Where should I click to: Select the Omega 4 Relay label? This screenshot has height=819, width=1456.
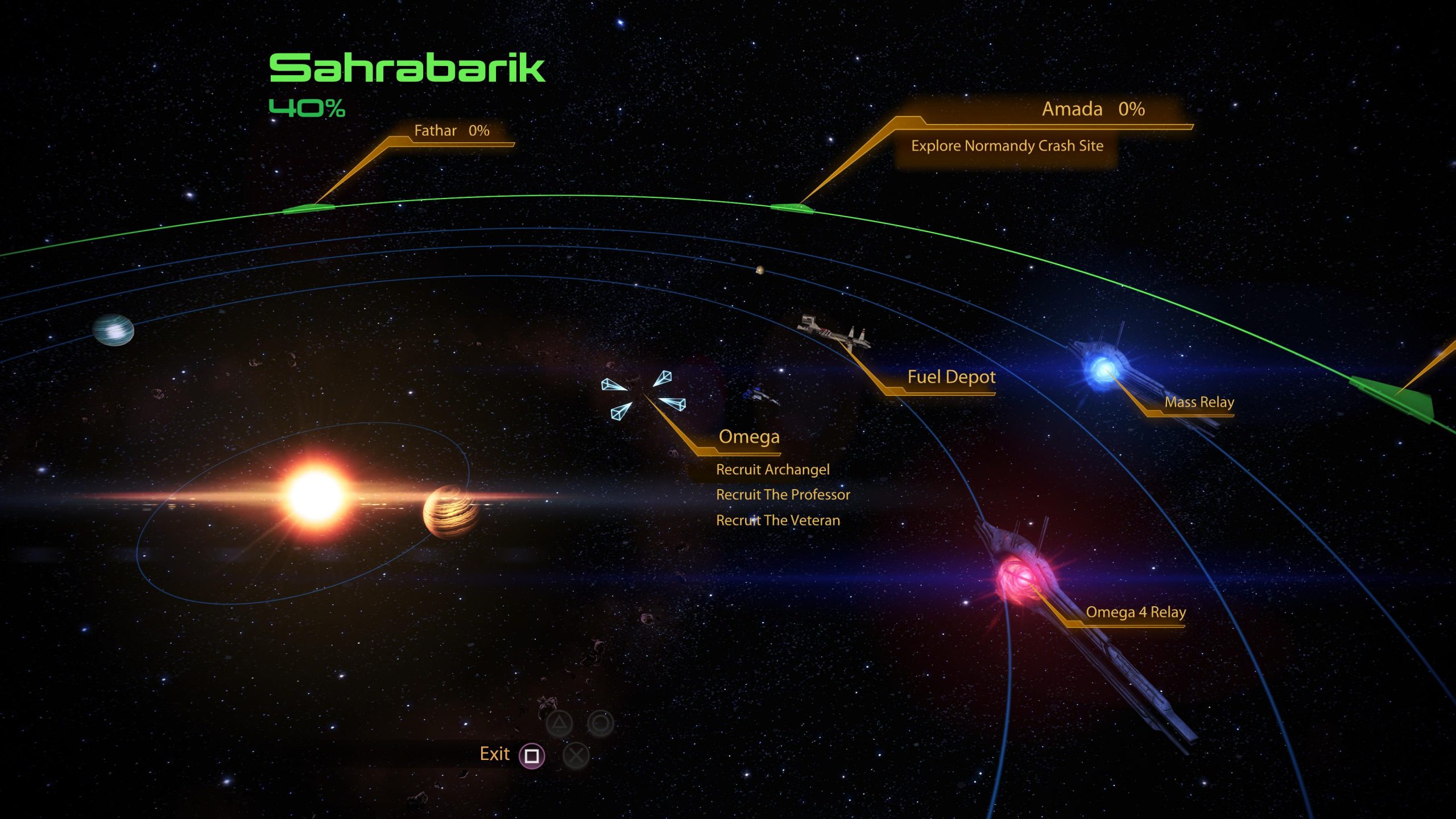(1135, 612)
